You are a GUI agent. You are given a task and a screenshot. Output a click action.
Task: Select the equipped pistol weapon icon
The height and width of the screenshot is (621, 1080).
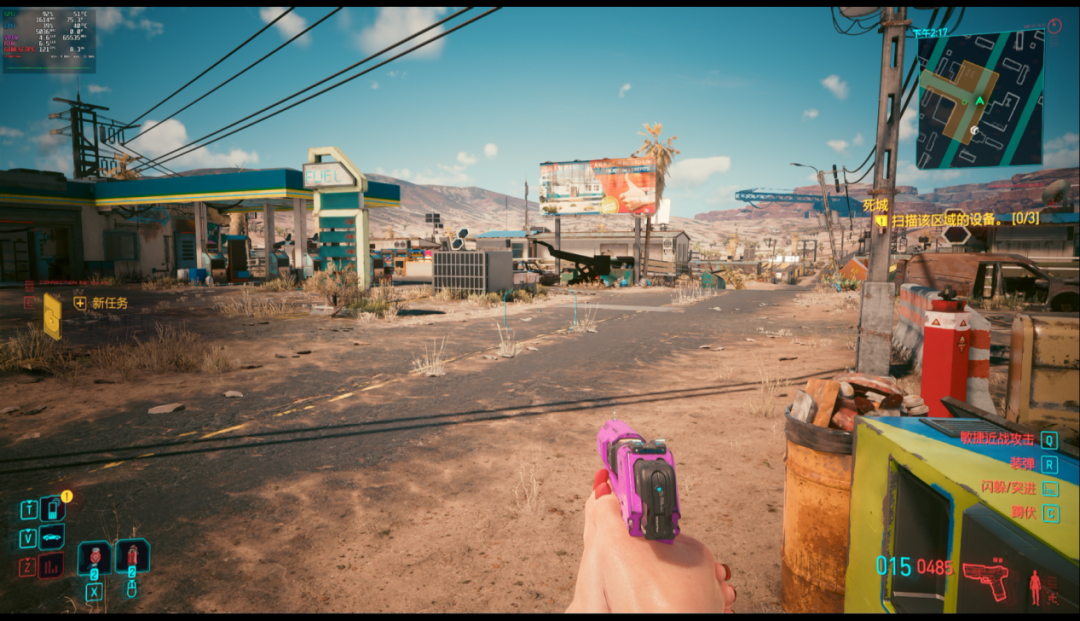(985, 577)
